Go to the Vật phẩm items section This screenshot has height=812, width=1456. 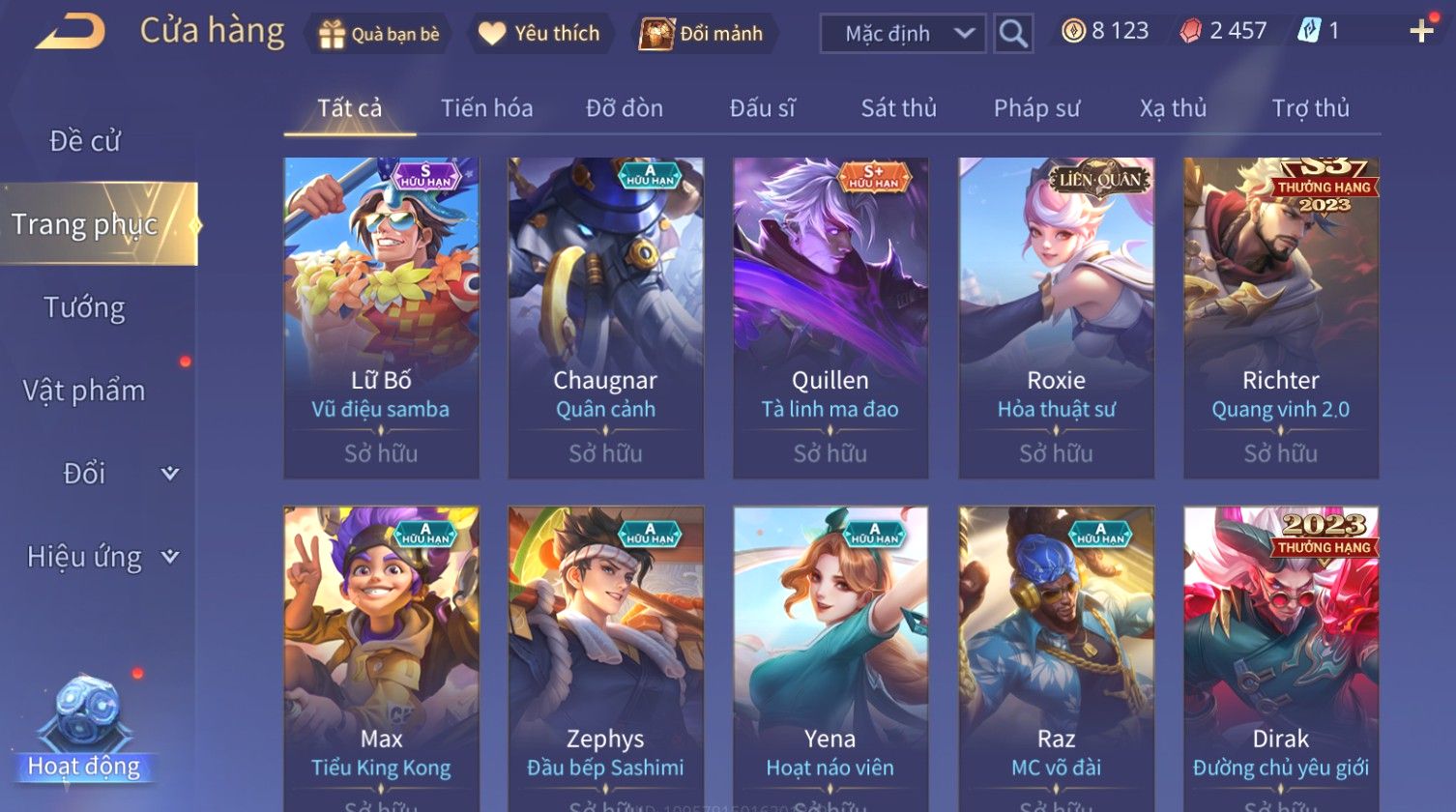pos(85,391)
